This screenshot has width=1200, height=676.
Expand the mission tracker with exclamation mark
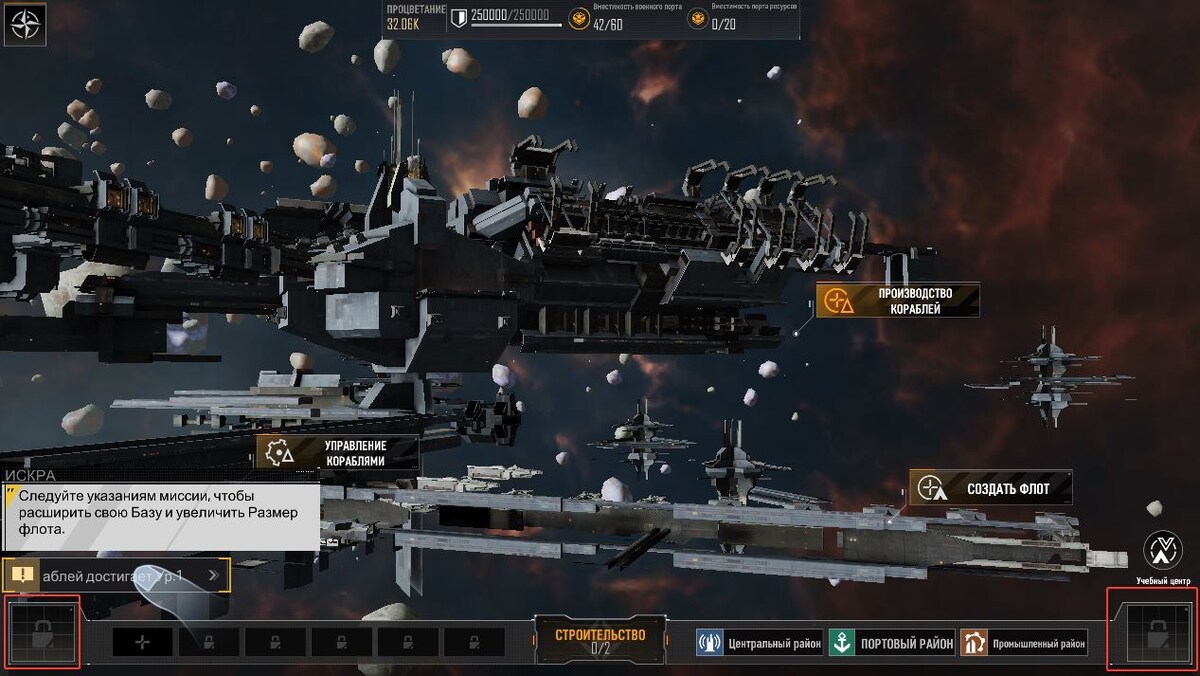coord(116,575)
